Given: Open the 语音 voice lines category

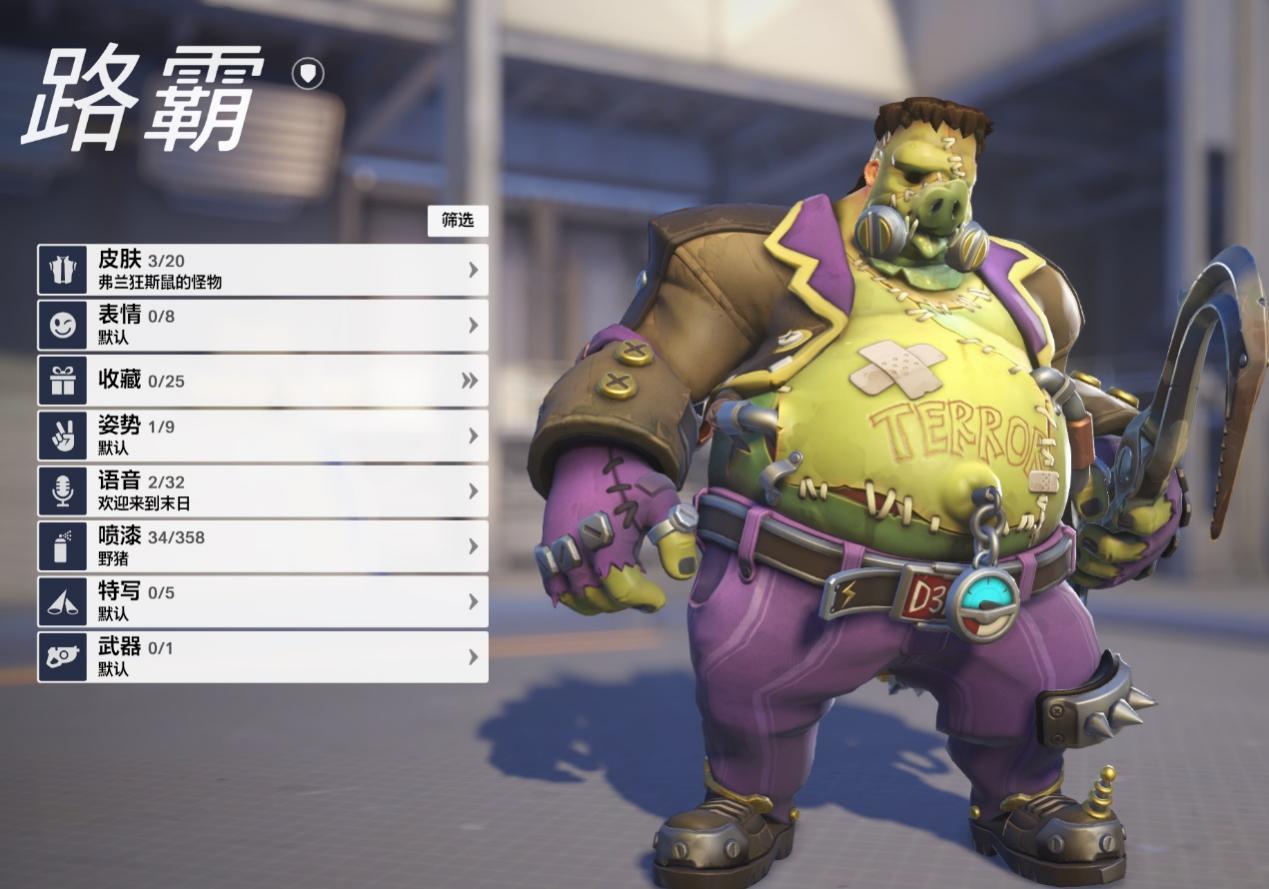Looking at the screenshot, I should 263,491.
